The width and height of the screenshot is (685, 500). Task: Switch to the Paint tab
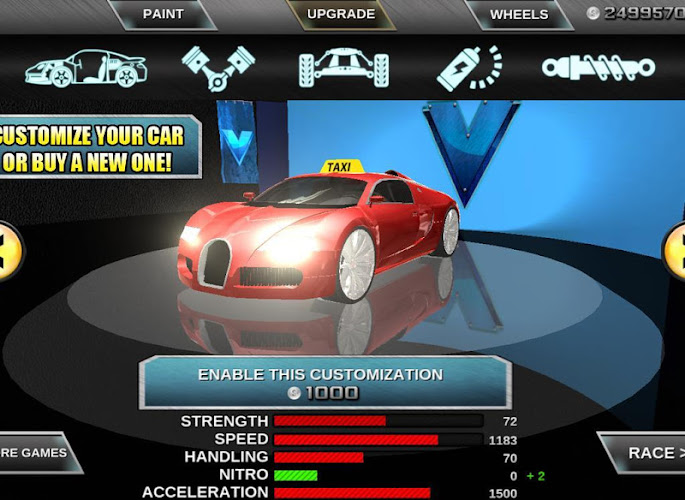163,14
